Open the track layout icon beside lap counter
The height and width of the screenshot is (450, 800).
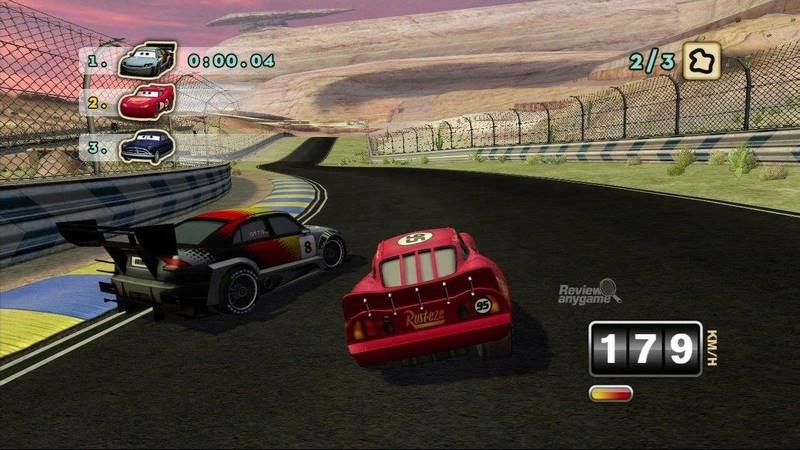[x=702, y=60]
